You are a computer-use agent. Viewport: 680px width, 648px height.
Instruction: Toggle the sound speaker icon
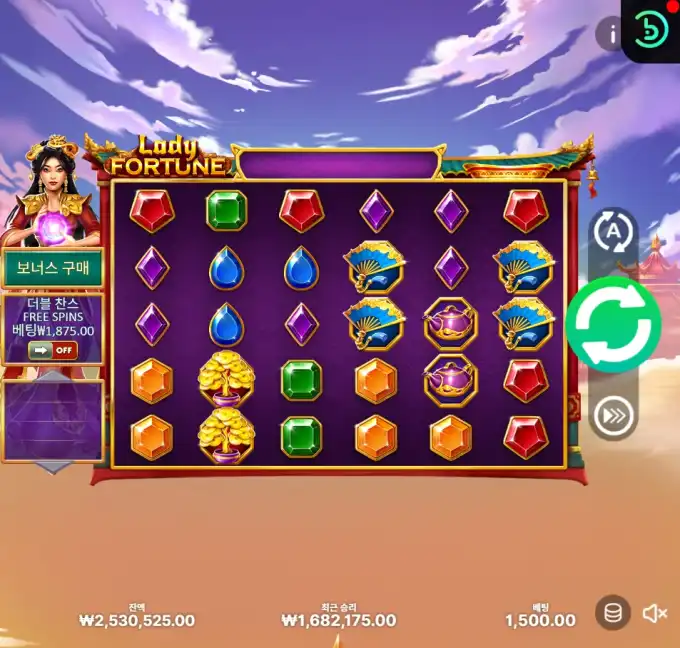pyautogui.click(x=655, y=613)
